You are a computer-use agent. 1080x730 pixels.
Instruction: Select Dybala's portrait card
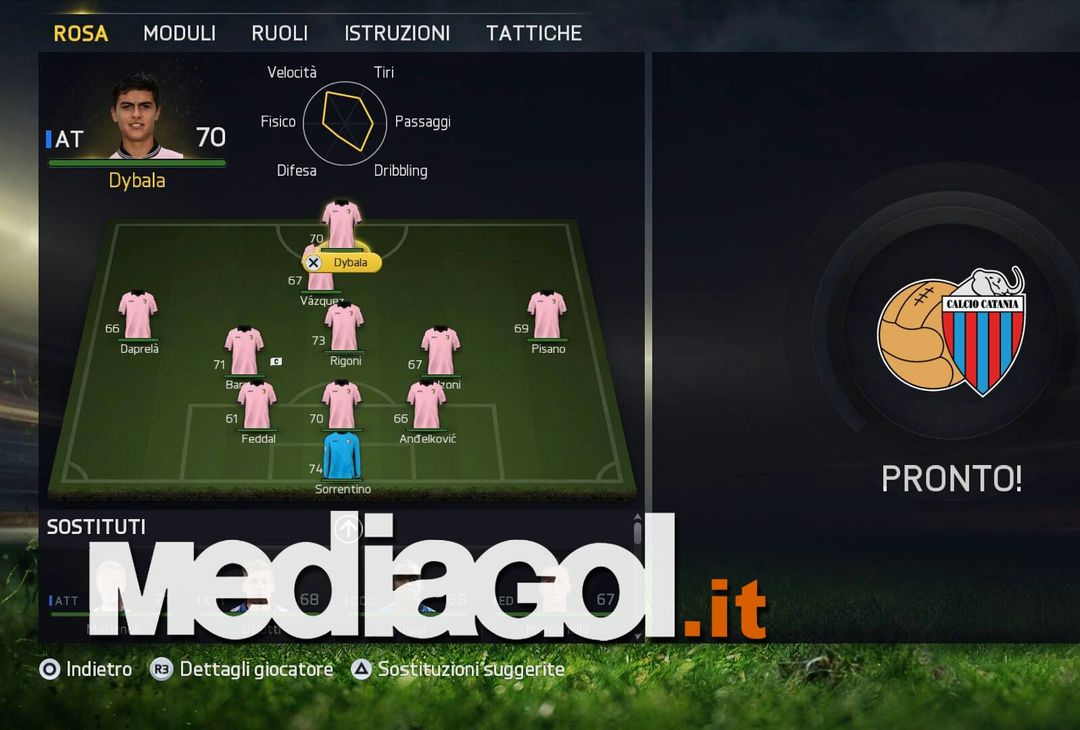pos(136,117)
